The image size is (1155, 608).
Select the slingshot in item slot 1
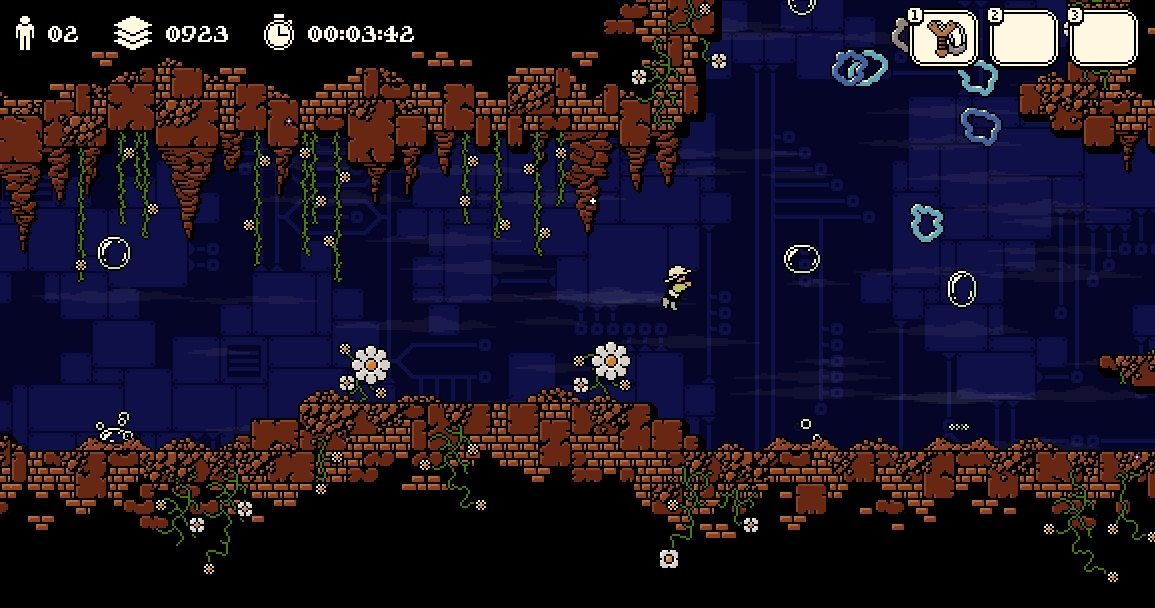(944, 38)
